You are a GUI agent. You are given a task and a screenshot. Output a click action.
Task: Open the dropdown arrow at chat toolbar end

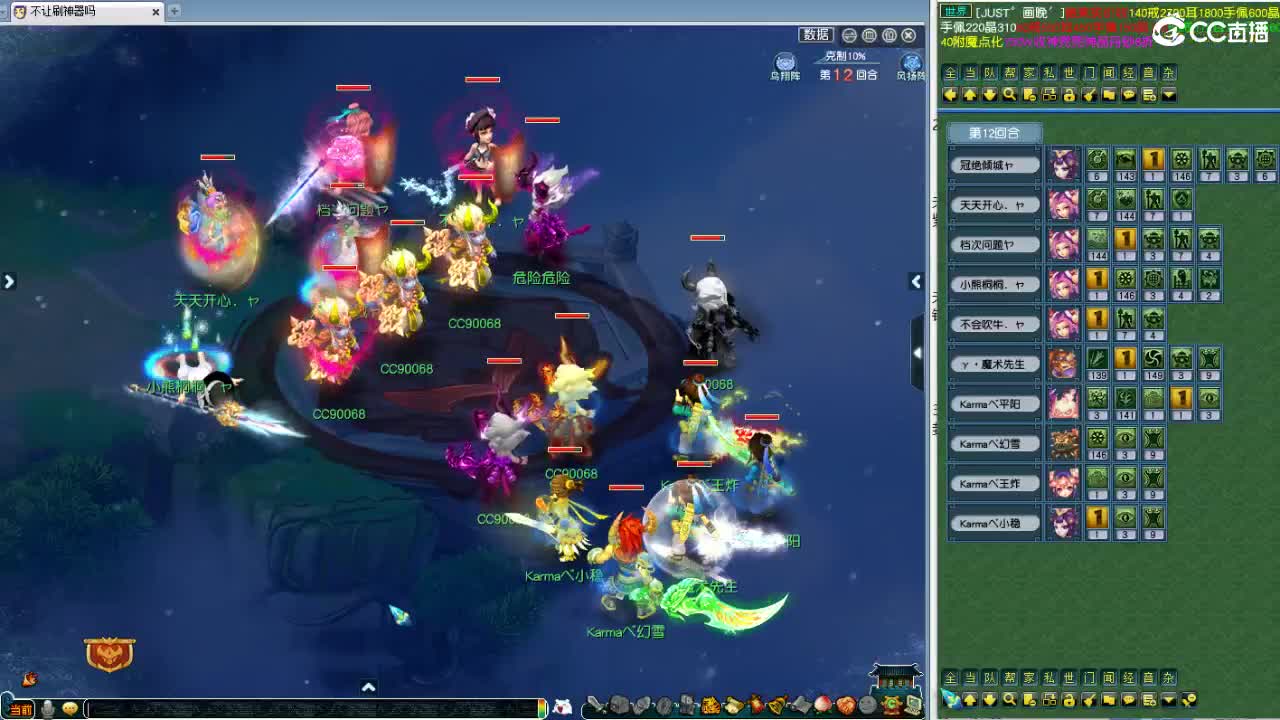1168,95
